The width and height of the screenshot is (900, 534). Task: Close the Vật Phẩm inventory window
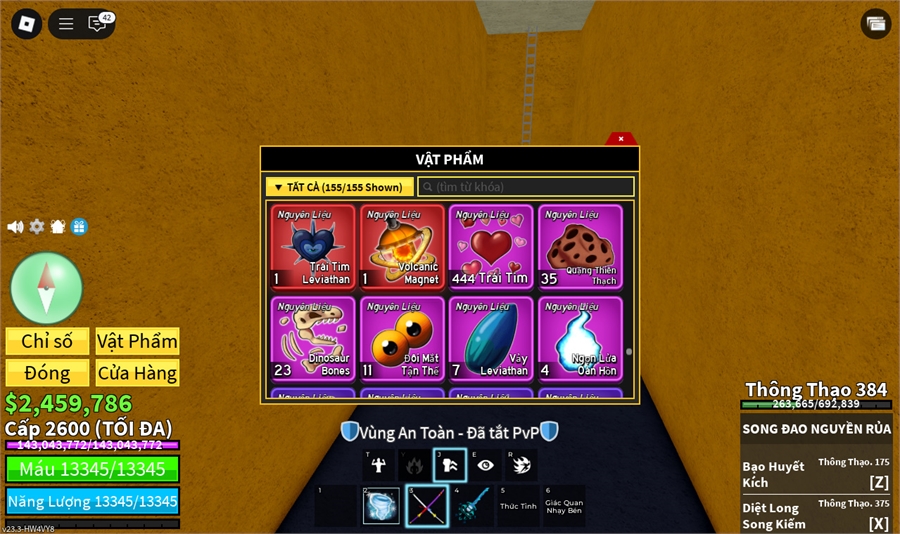click(621, 139)
